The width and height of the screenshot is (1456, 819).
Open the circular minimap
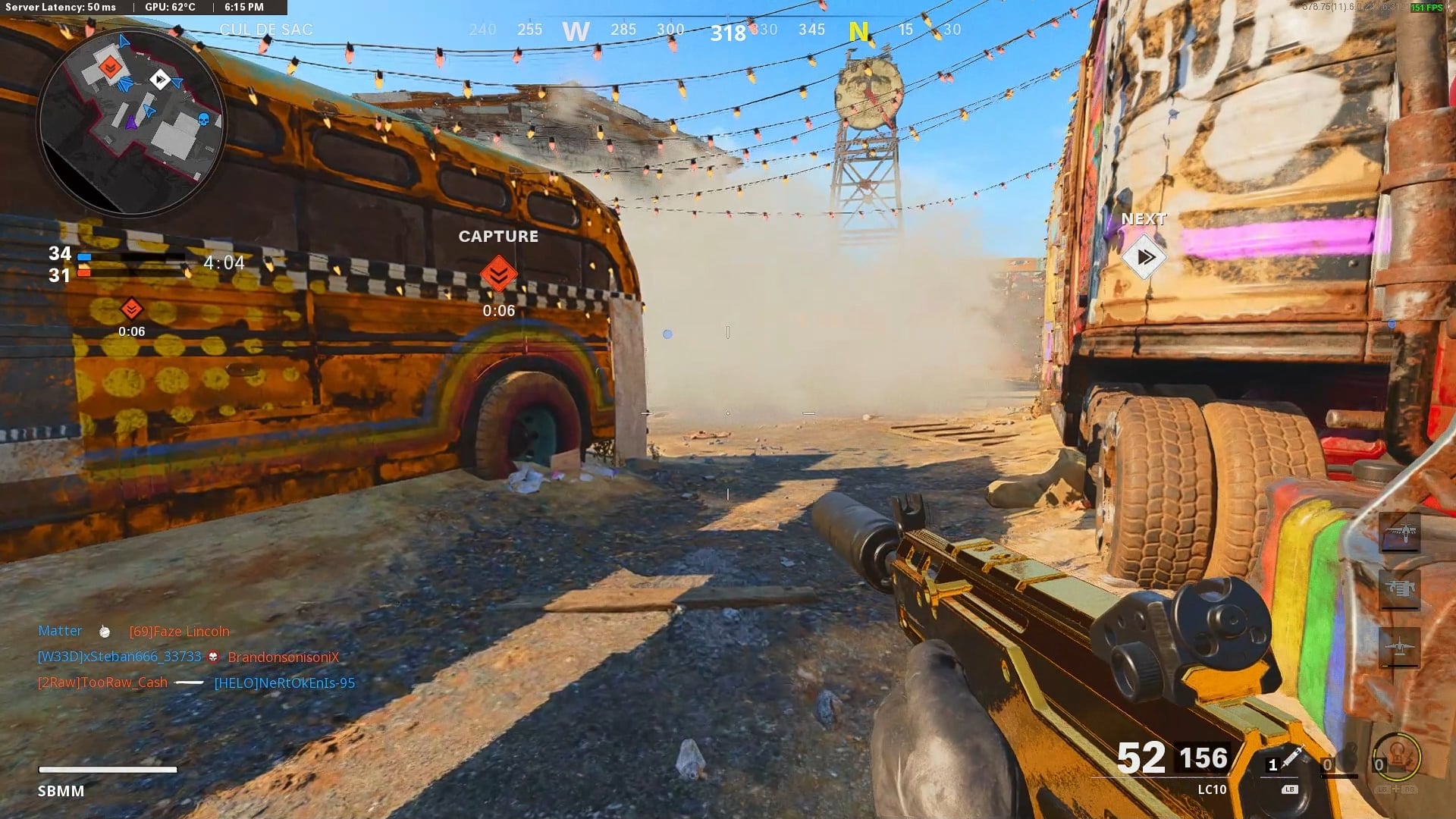pyautogui.click(x=131, y=121)
